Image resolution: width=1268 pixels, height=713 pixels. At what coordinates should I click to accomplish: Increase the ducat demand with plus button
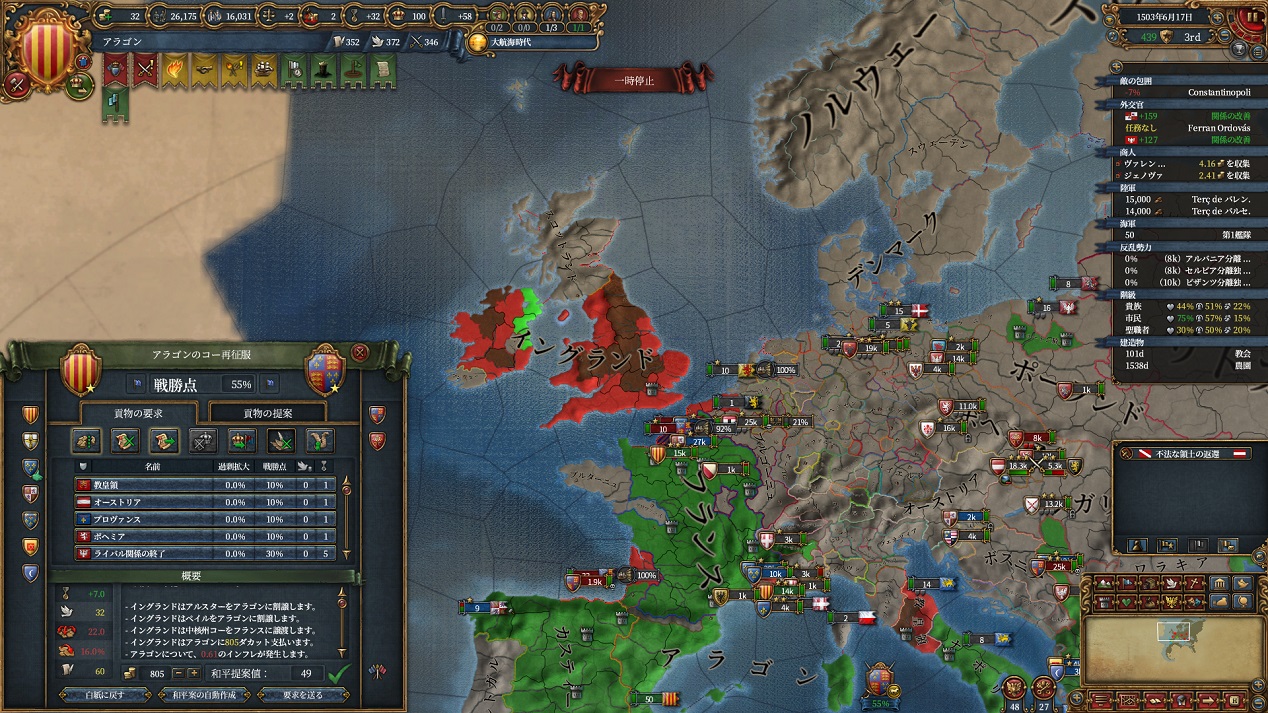coord(194,674)
